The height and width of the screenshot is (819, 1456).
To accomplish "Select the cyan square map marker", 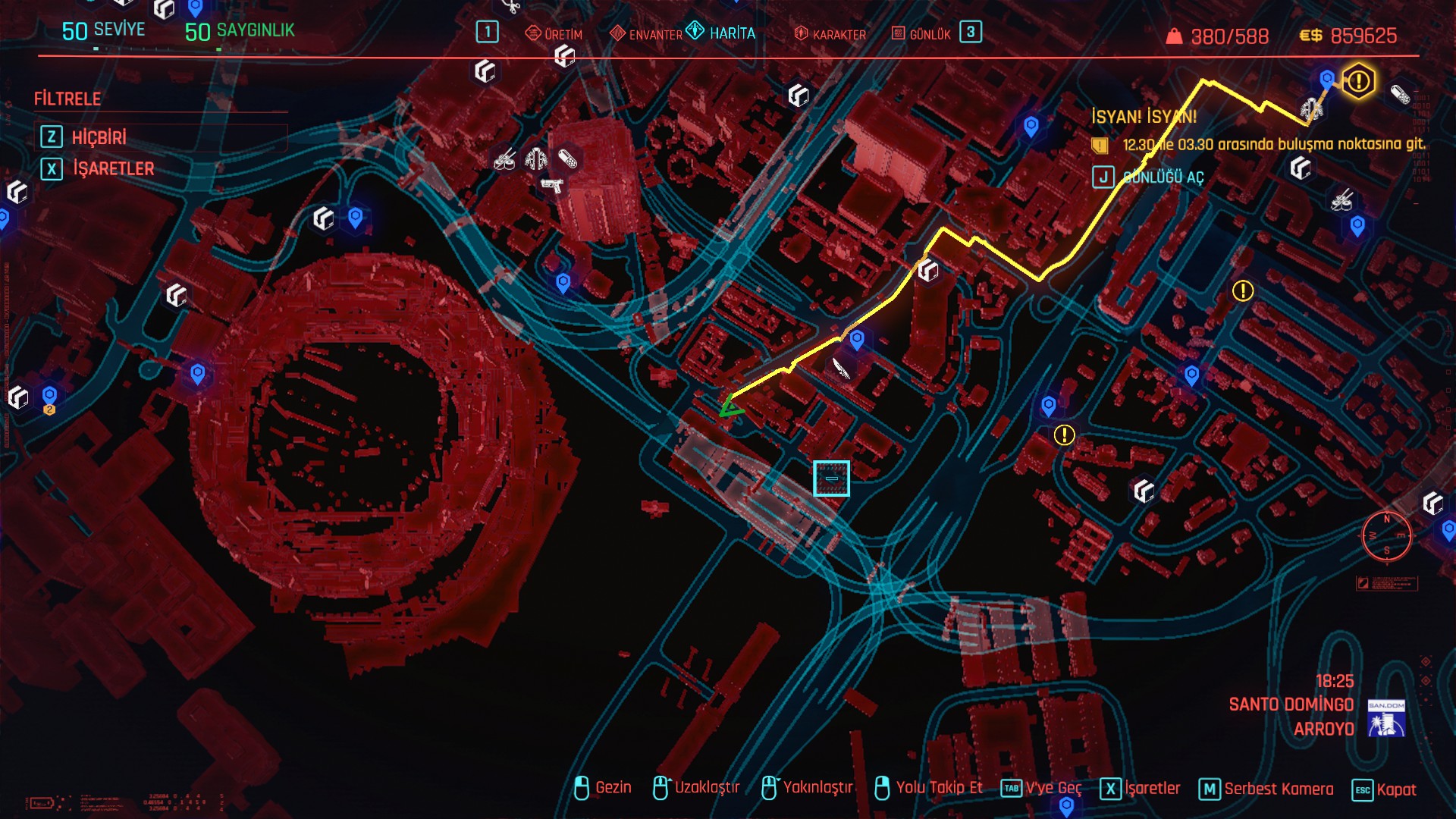I will point(831,479).
